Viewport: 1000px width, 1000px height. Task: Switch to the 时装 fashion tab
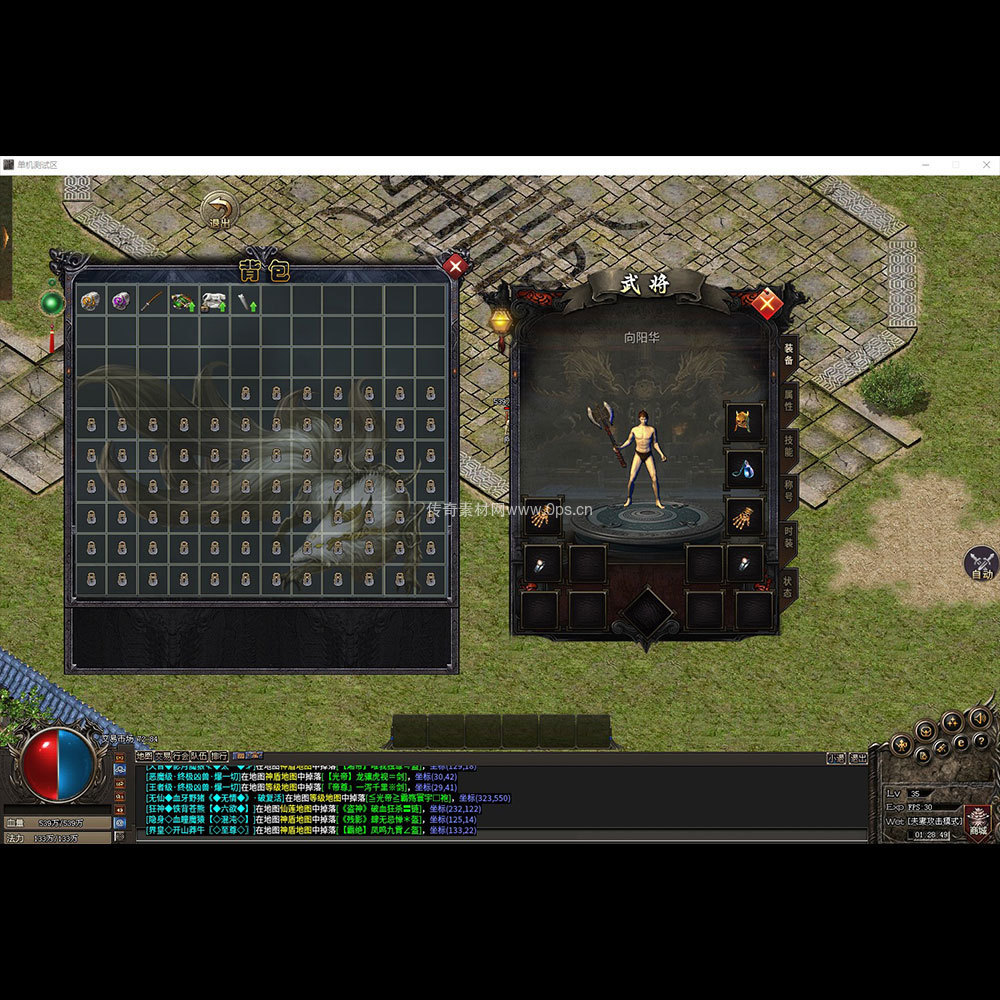click(789, 538)
